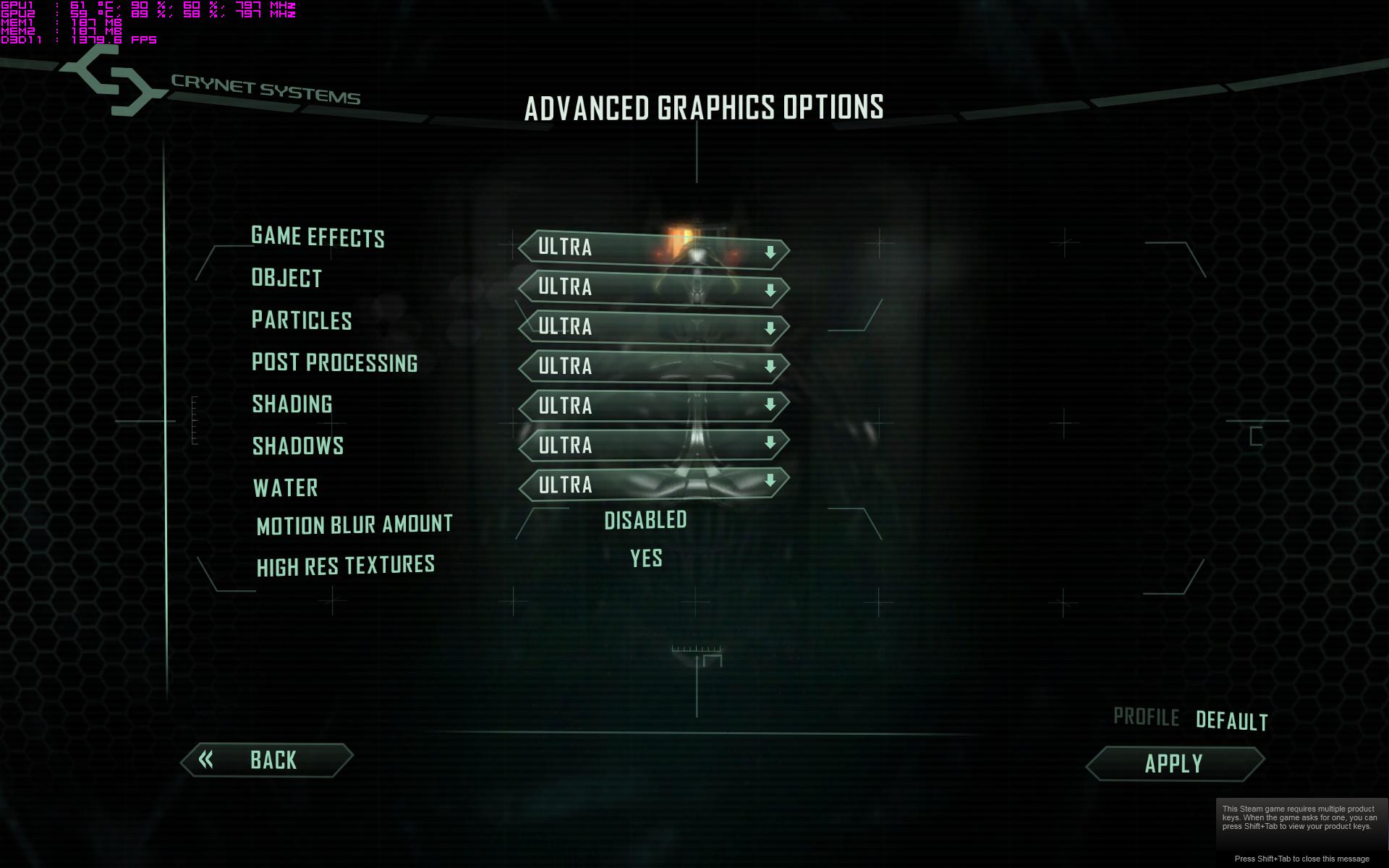Toggle the High Res Textures setting
Viewport: 1389px width, 868px height.
(x=646, y=559)
